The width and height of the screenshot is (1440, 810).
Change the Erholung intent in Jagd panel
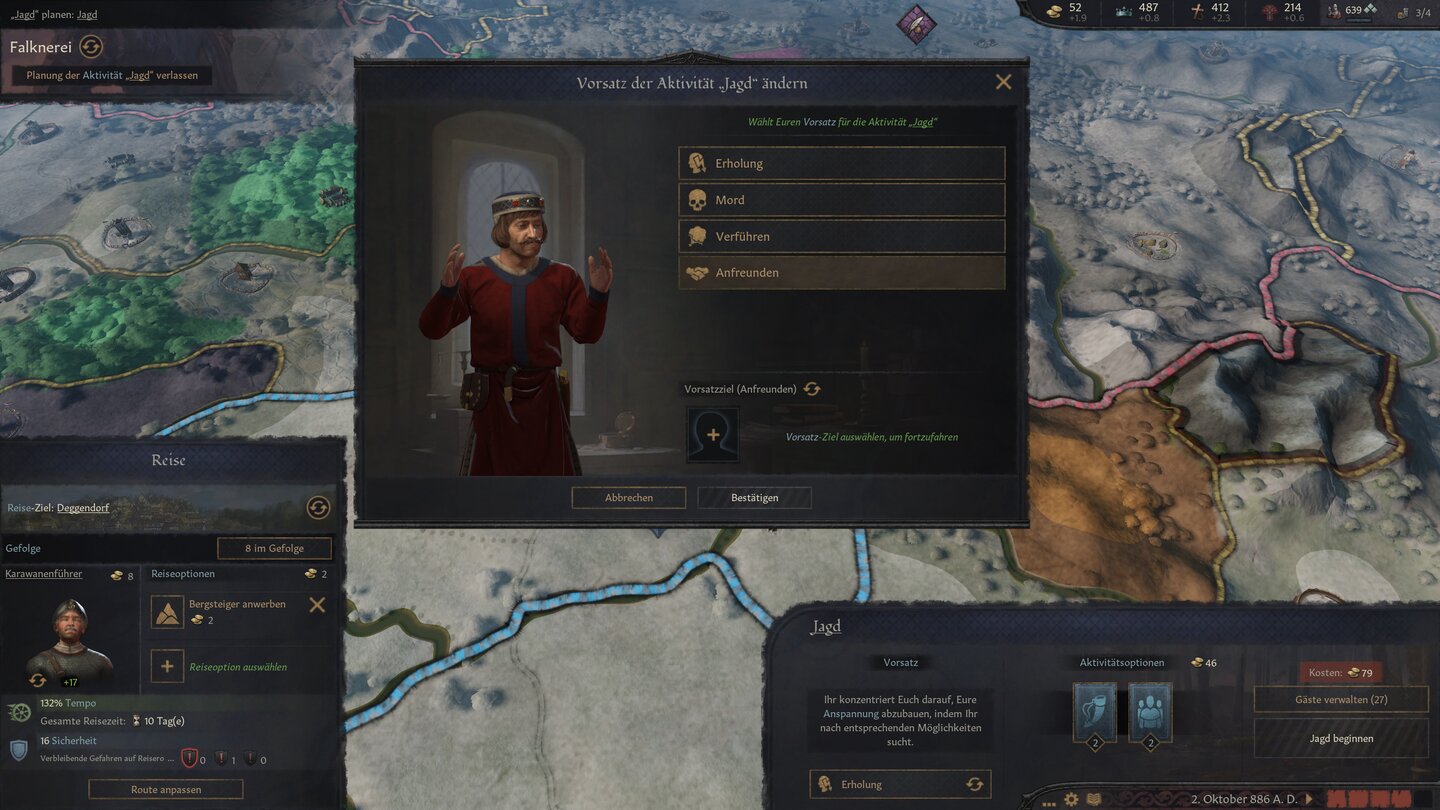[974, 785]
